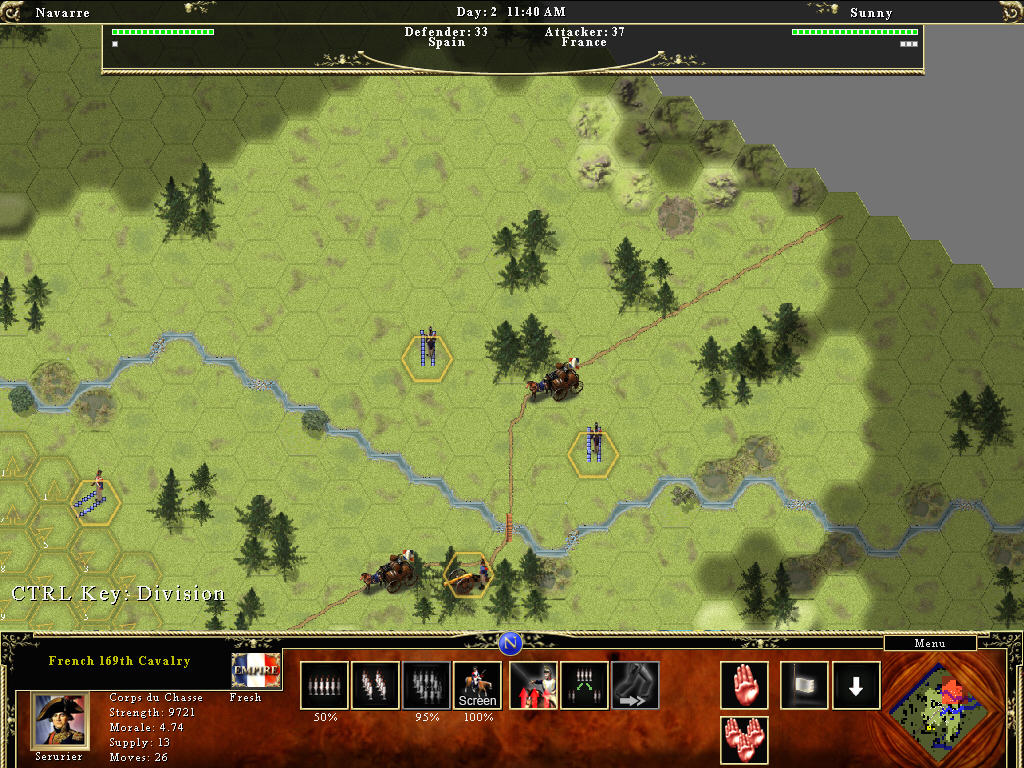Click the white flag button
The height and width of the screenshot is (768, 1024).
point(804,685)
